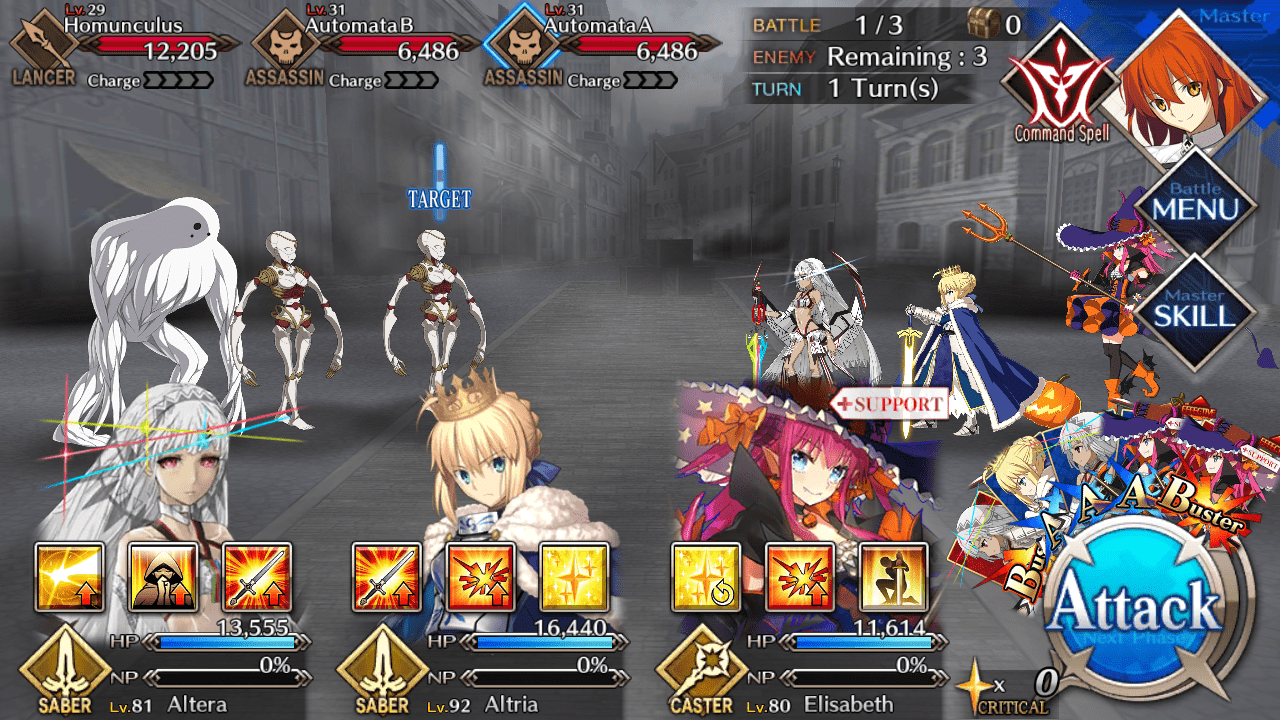Activate Altera's sword attack-up skill
This screenshot has height=720, width=1280.
tap(257, 577)
